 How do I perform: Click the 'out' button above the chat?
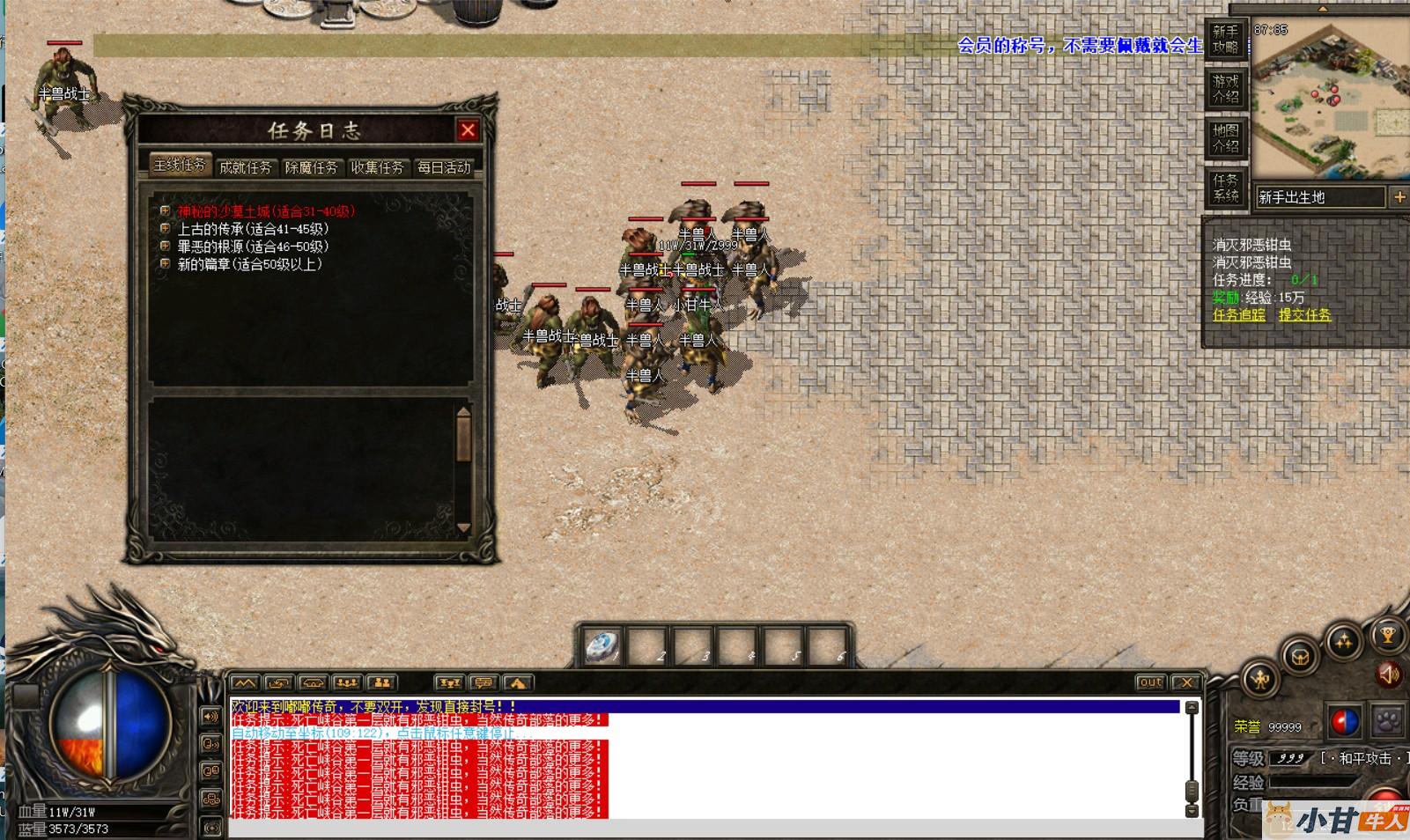pos(1150,682)
